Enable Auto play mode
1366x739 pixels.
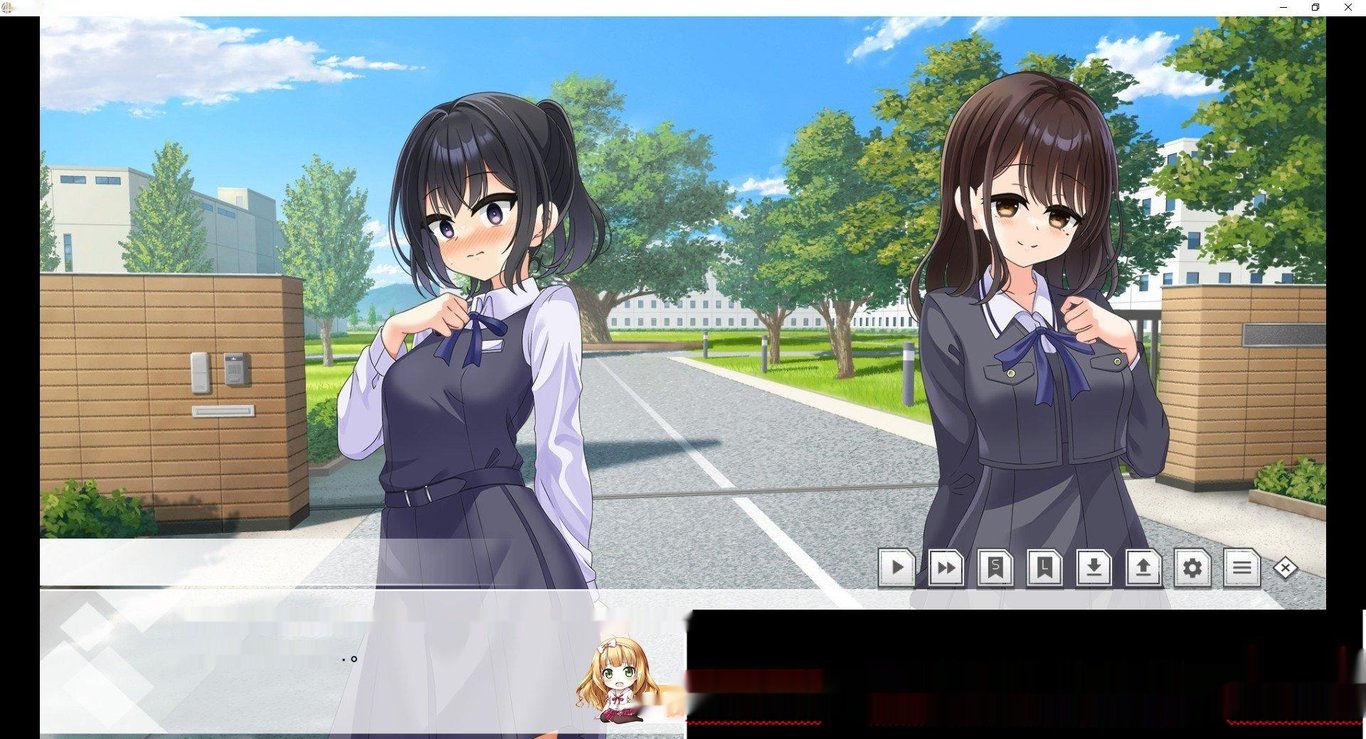tap(896, 568)
